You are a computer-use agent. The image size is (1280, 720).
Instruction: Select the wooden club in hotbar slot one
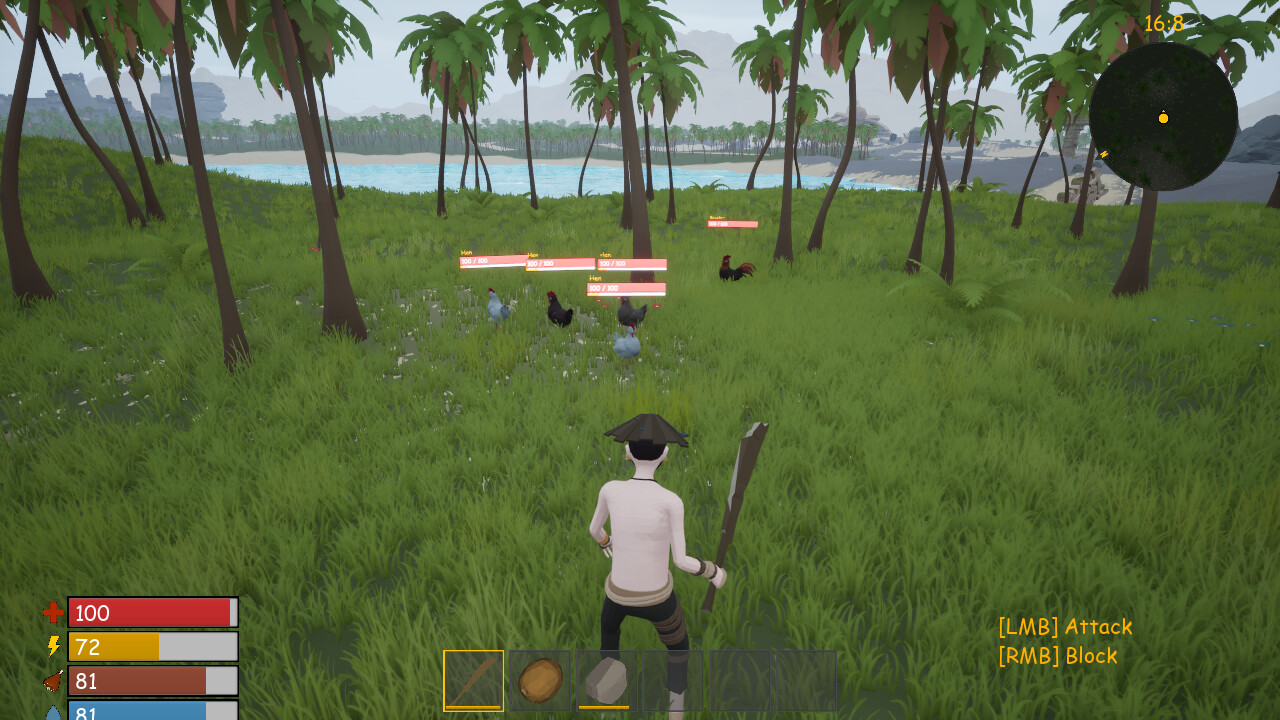coord(471,680)
